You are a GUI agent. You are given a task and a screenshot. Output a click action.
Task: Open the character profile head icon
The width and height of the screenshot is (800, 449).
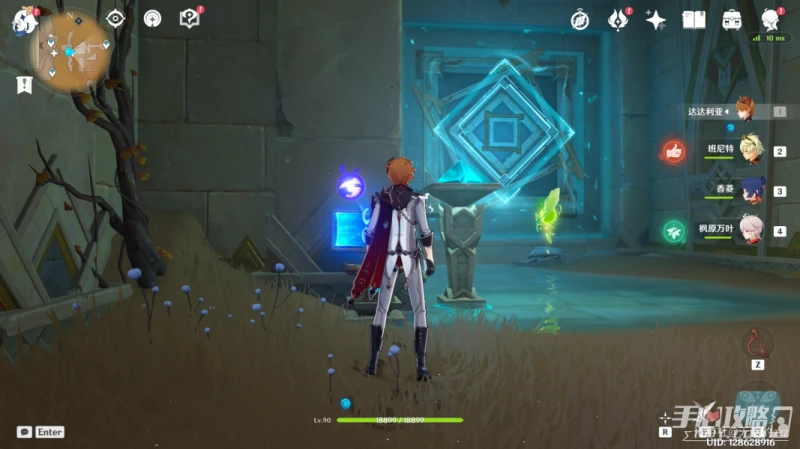tap(770, 19)
